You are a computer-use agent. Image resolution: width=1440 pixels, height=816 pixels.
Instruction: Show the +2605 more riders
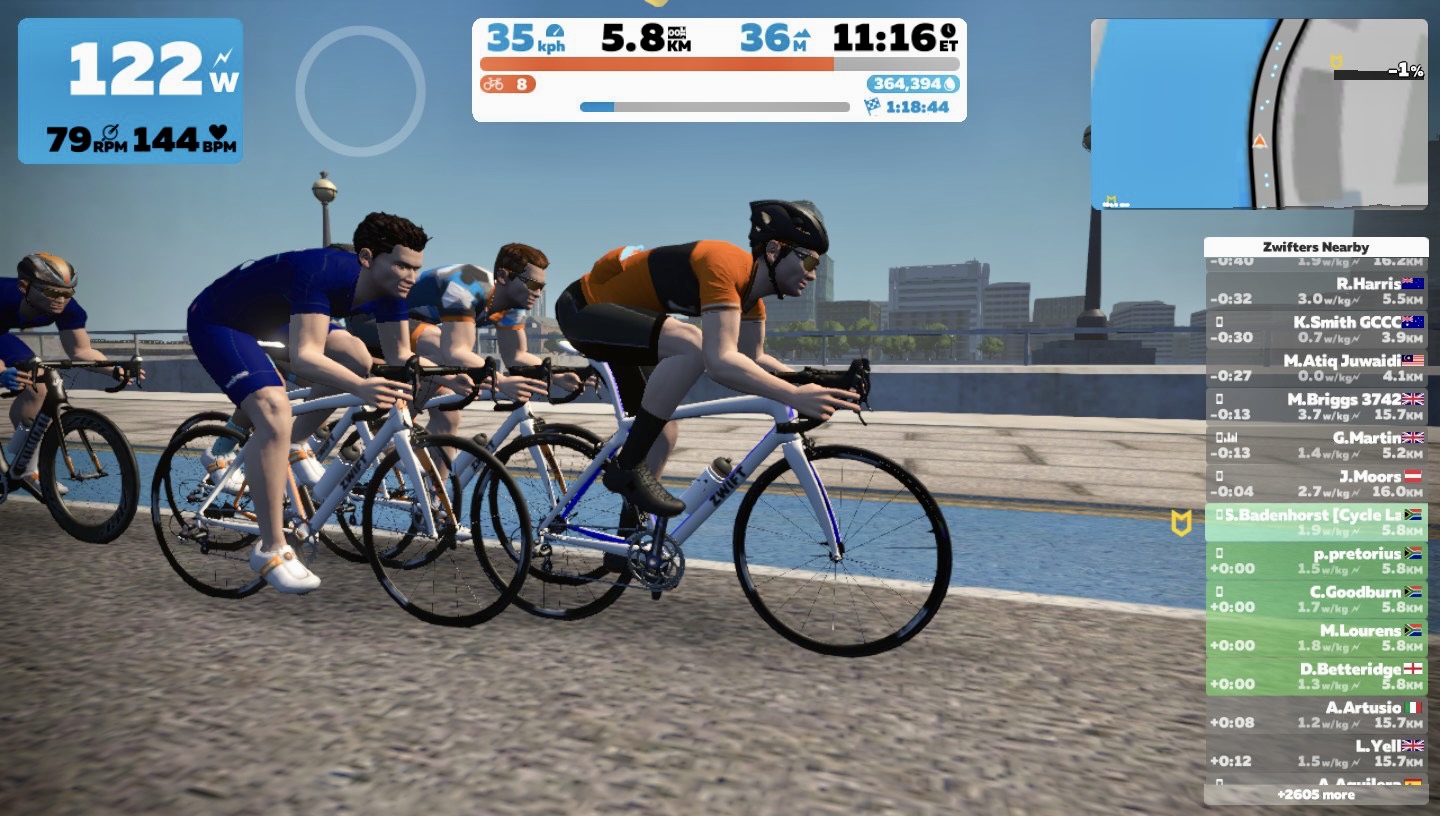tap(1316, 795)
